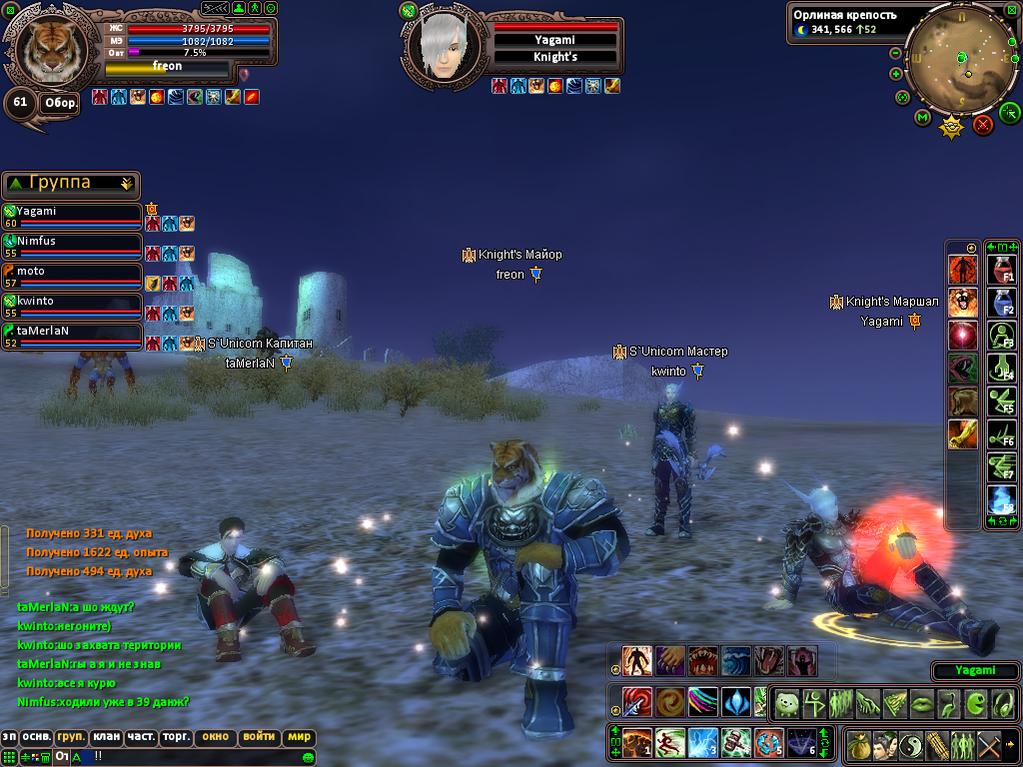Use the red potion in the F1 slot
Viewport: 1023px width, 767px height.
(x=1001, y=269)
